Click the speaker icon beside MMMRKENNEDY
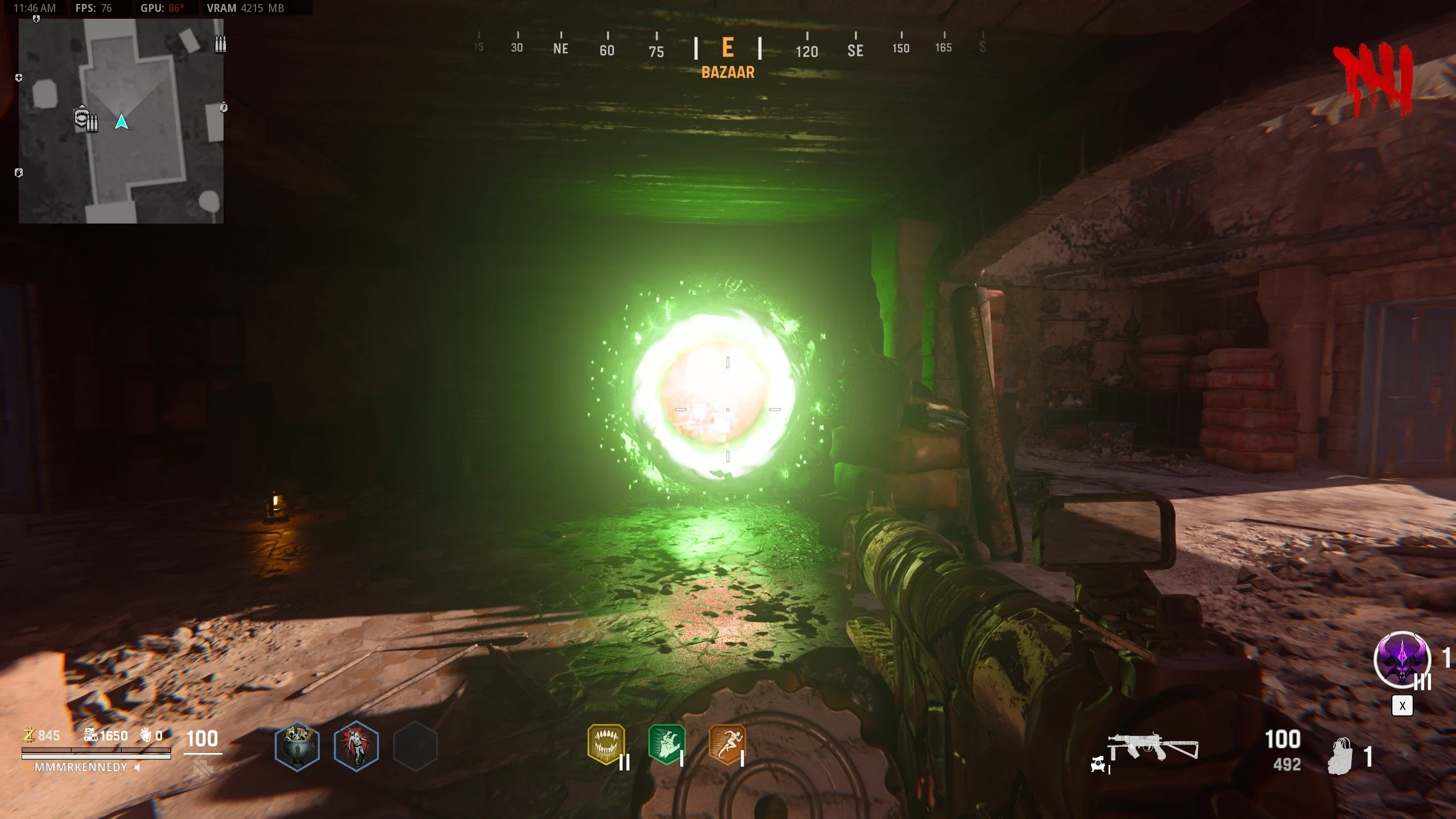 (x=137, y=767)
